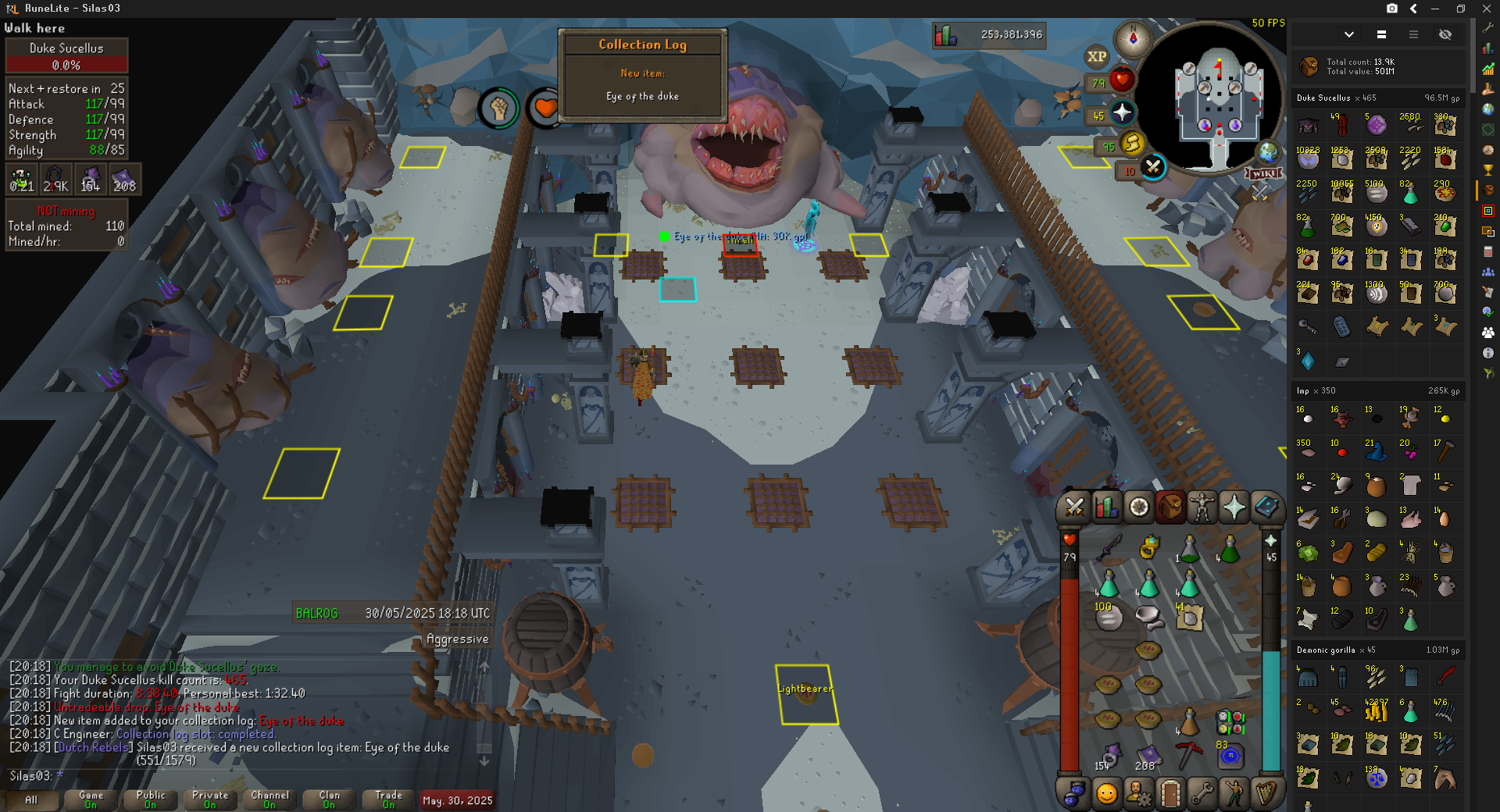Open the Settings wrench tab

click(x=1202, y=794)
